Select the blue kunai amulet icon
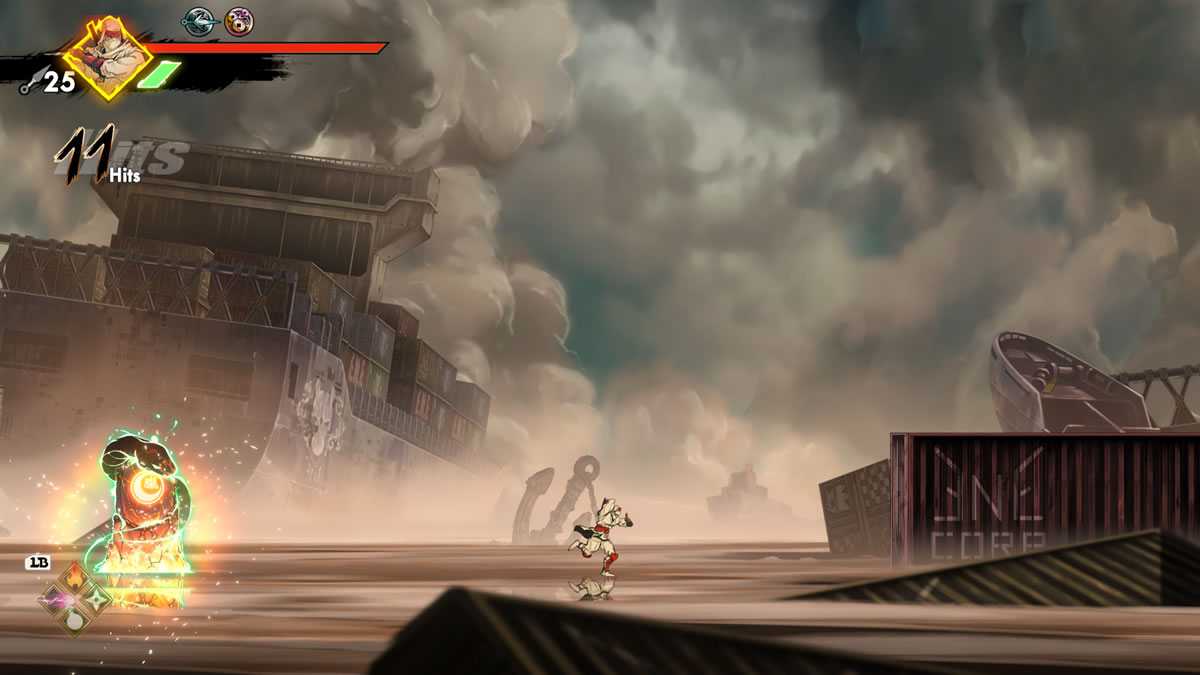The image size is (1200, 675). tap(197, 21)
